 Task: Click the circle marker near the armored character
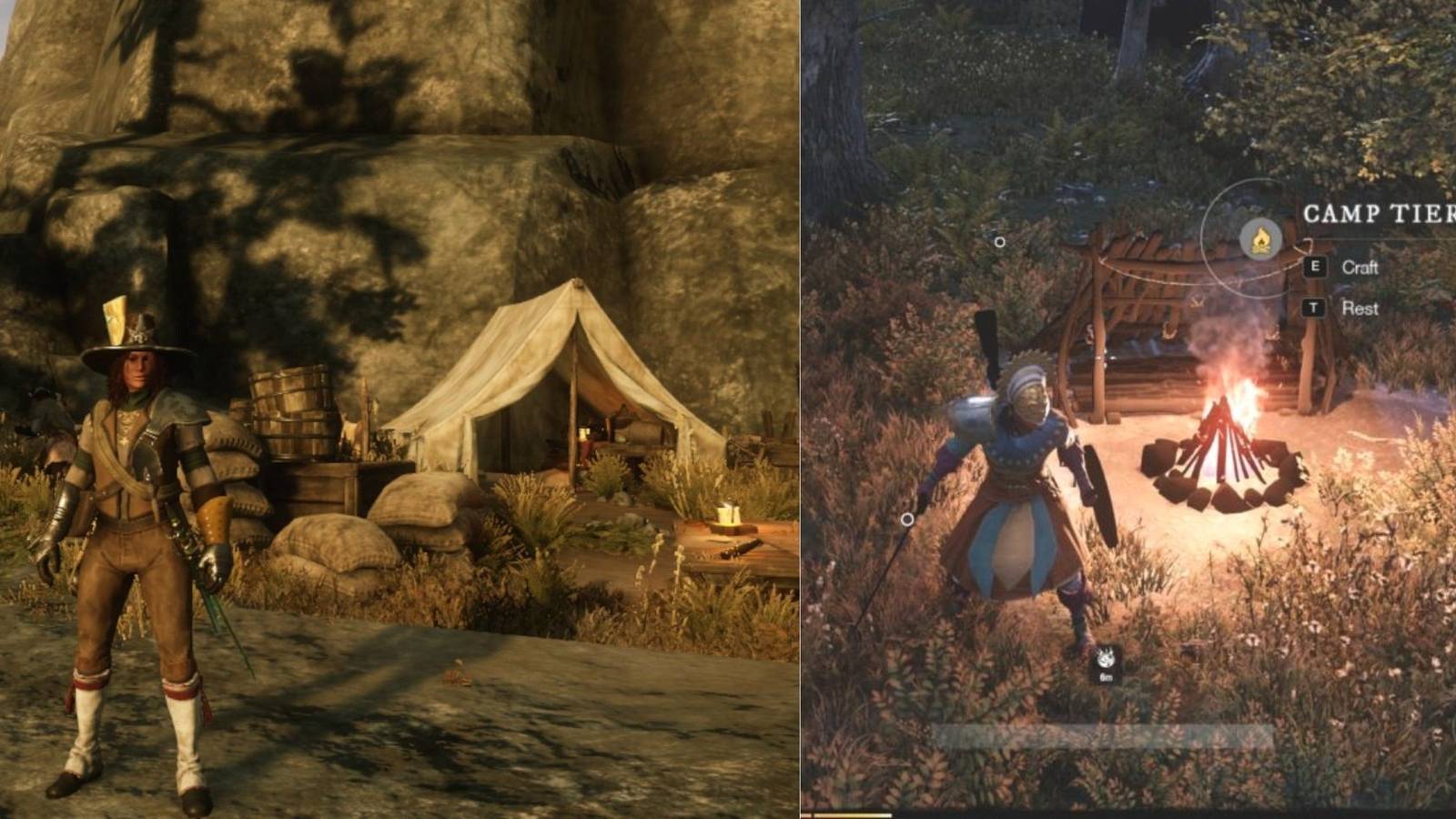(x=906, y=519)
